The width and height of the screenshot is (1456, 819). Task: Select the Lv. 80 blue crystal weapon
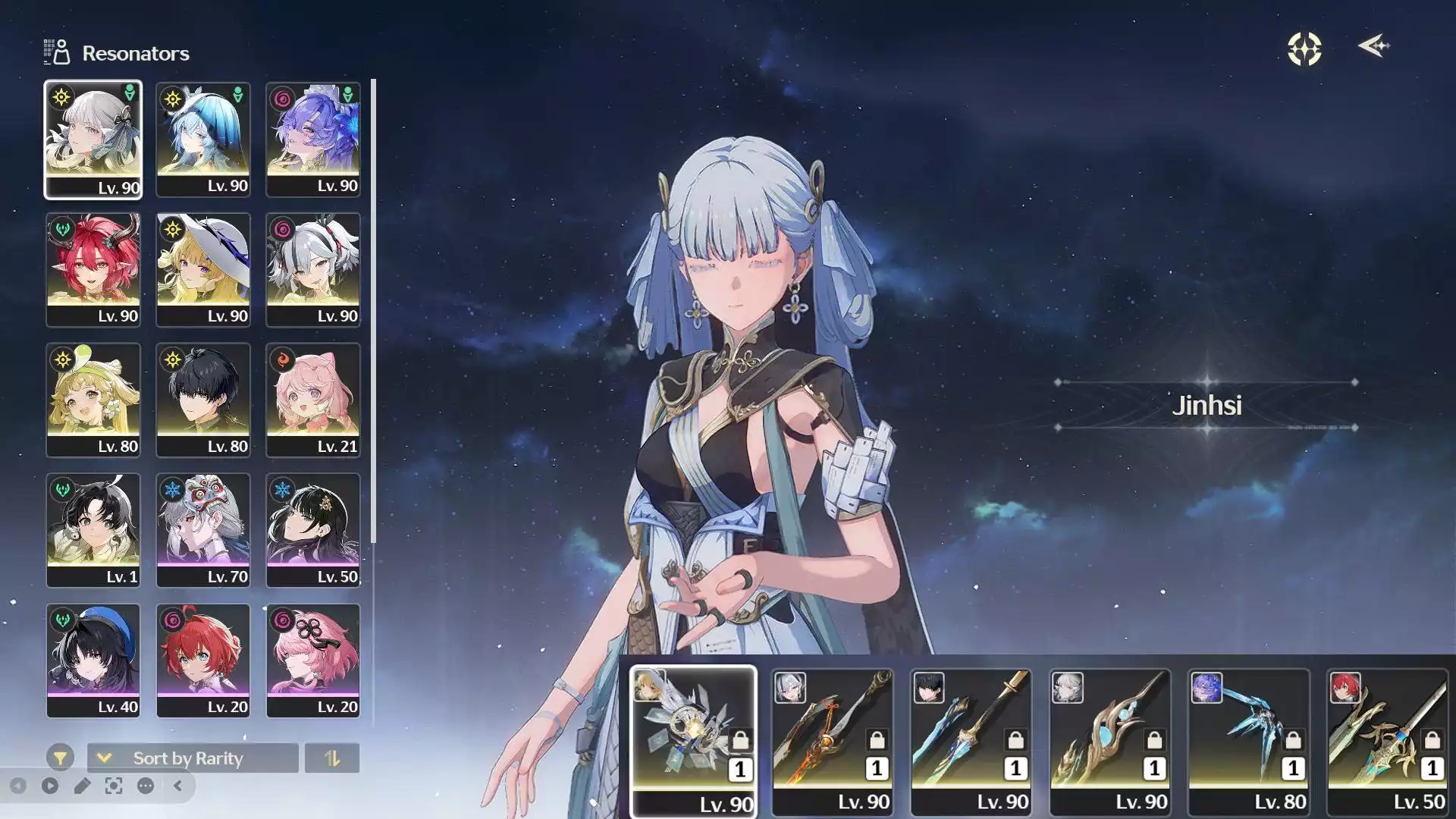click(x=1248, y=739)
